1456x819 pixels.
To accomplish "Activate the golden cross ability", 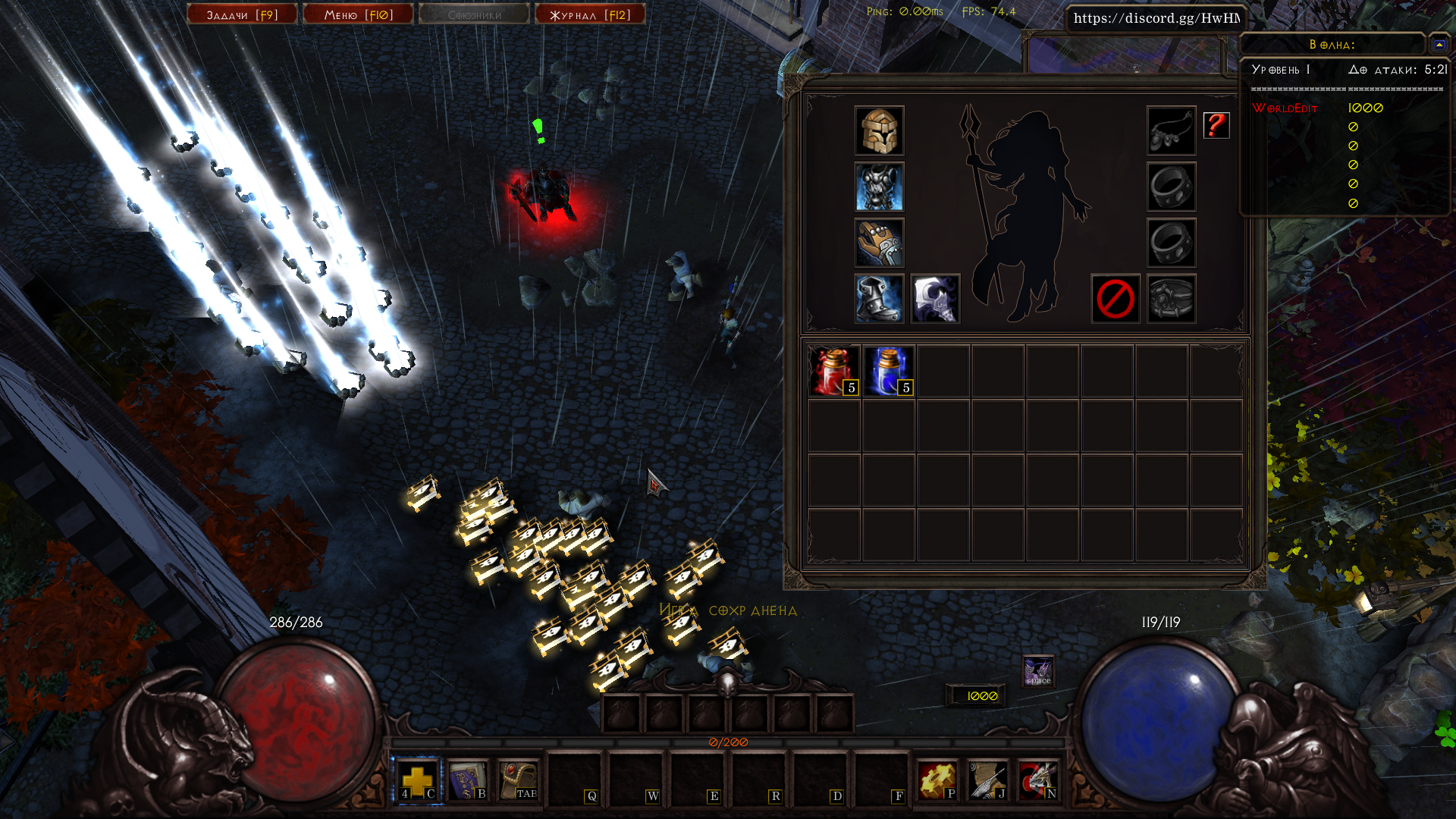I will click(416, 780).
